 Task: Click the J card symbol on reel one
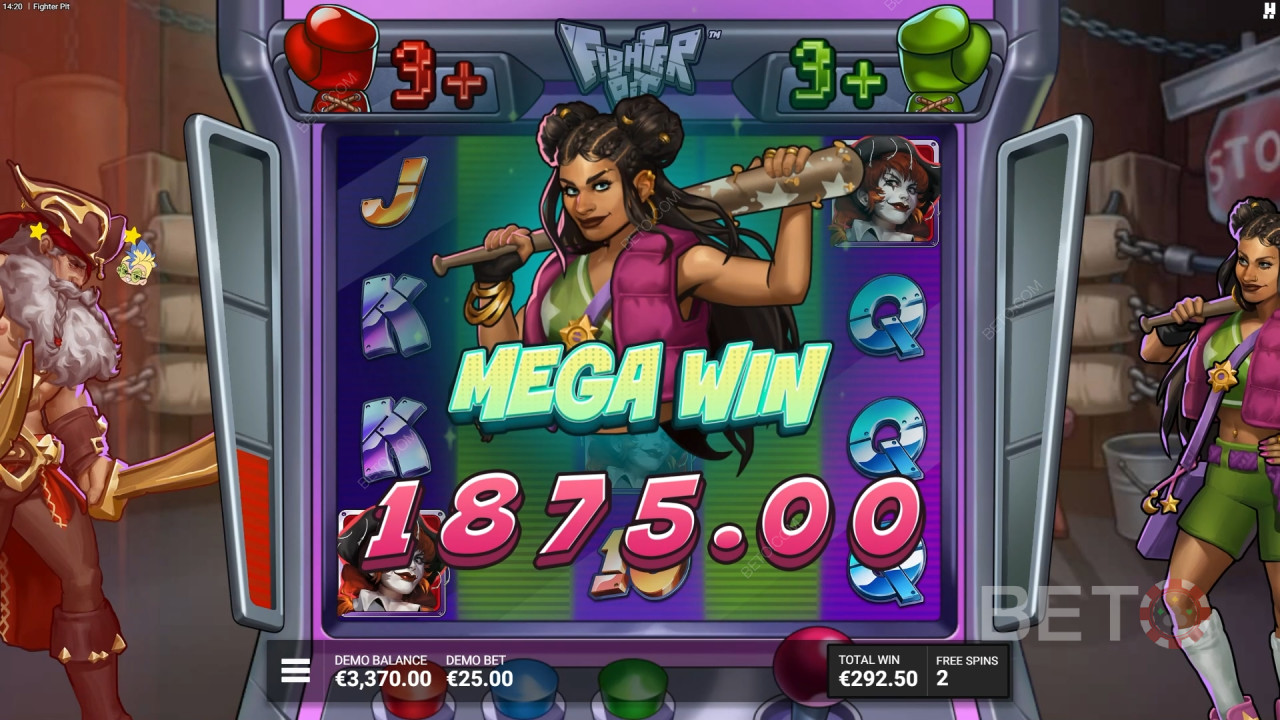(392, 192)
